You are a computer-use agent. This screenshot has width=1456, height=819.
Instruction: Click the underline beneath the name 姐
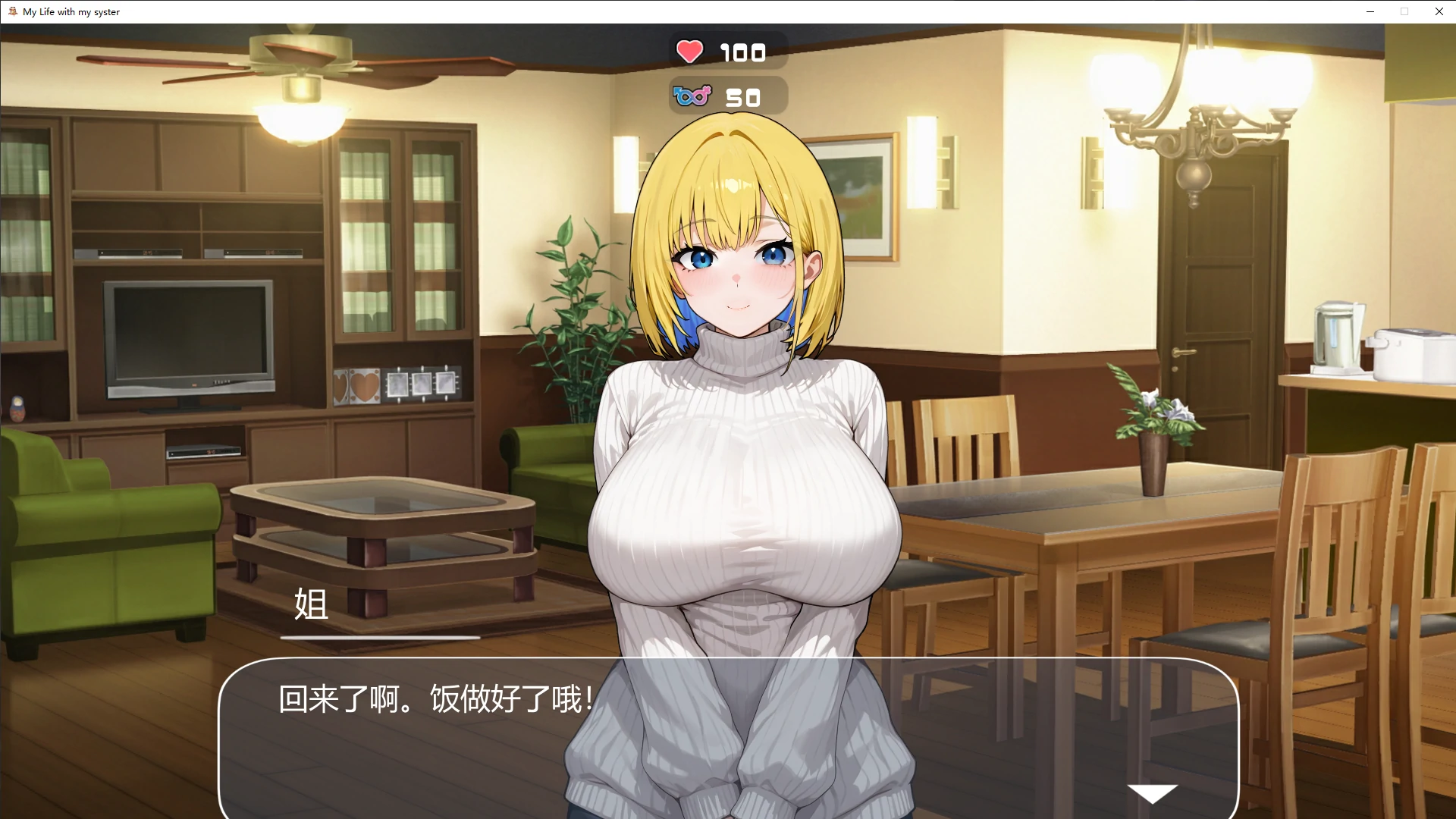tap(381, 638)
